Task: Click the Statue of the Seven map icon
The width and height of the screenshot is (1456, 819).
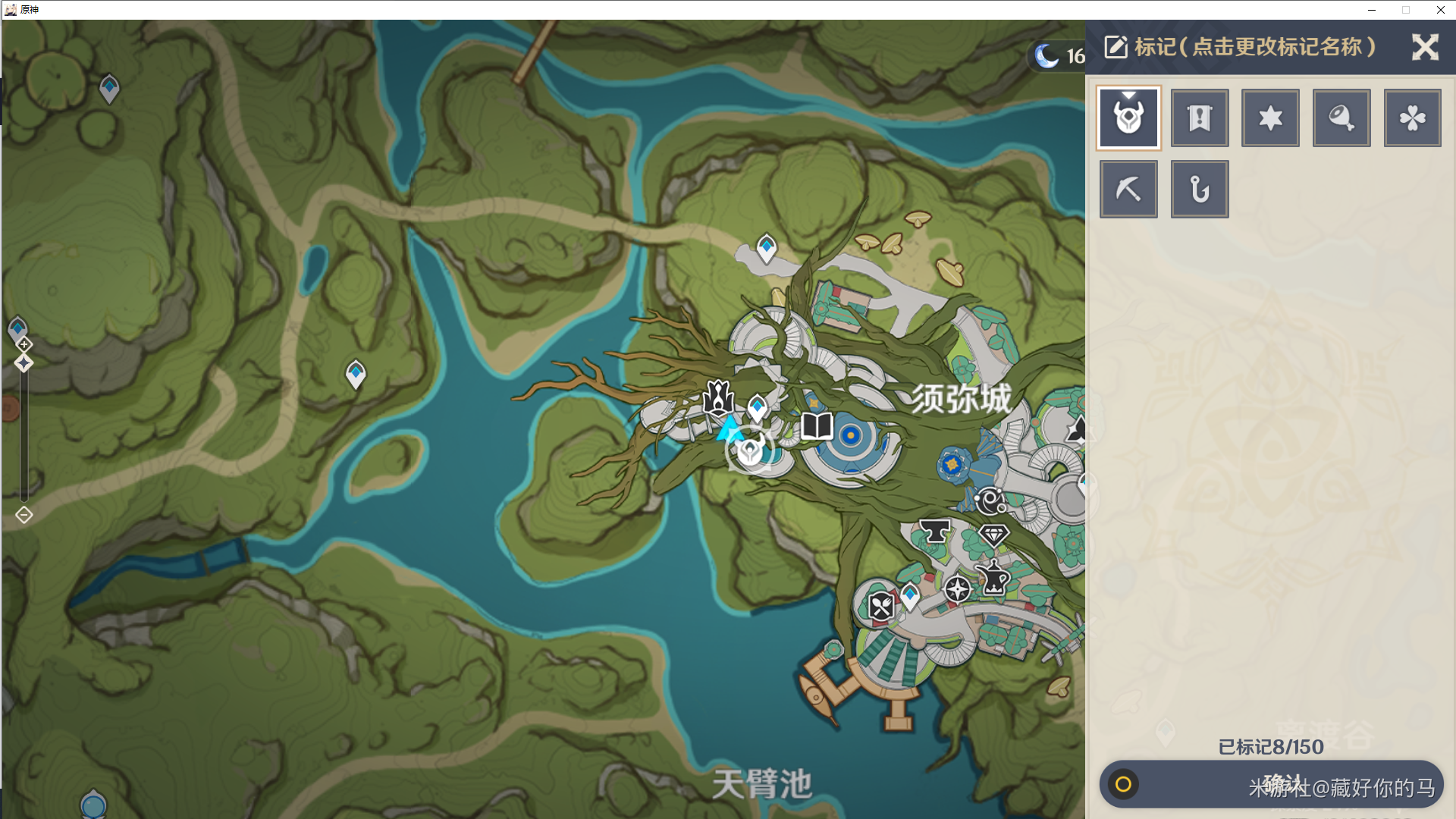Action: [717, 397]
